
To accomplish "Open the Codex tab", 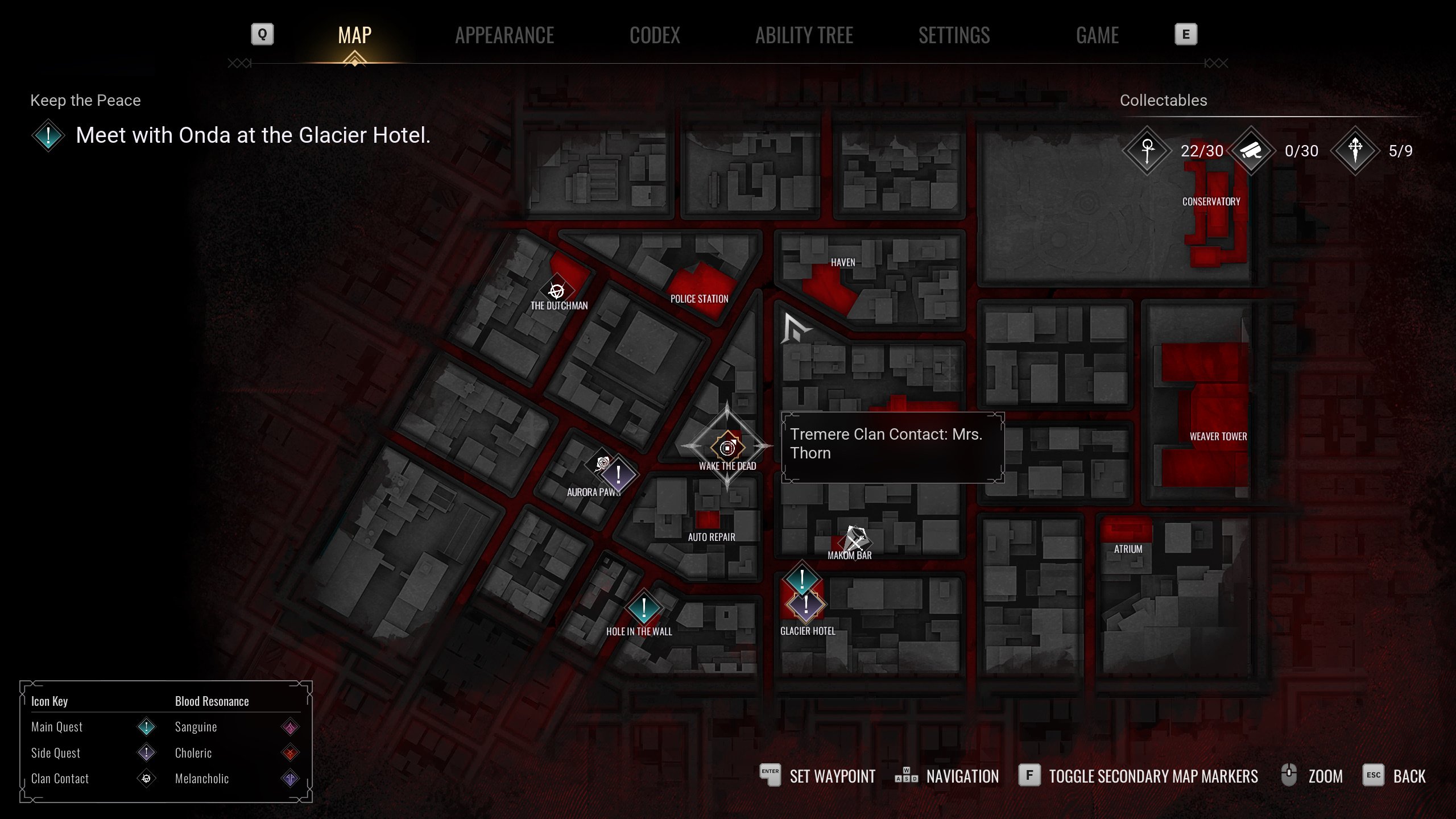I will pos(655,35).
